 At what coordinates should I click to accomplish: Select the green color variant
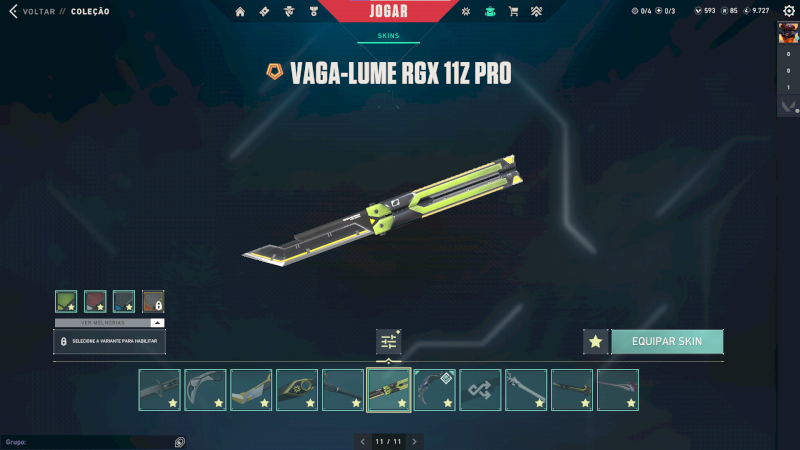(66, 301)
